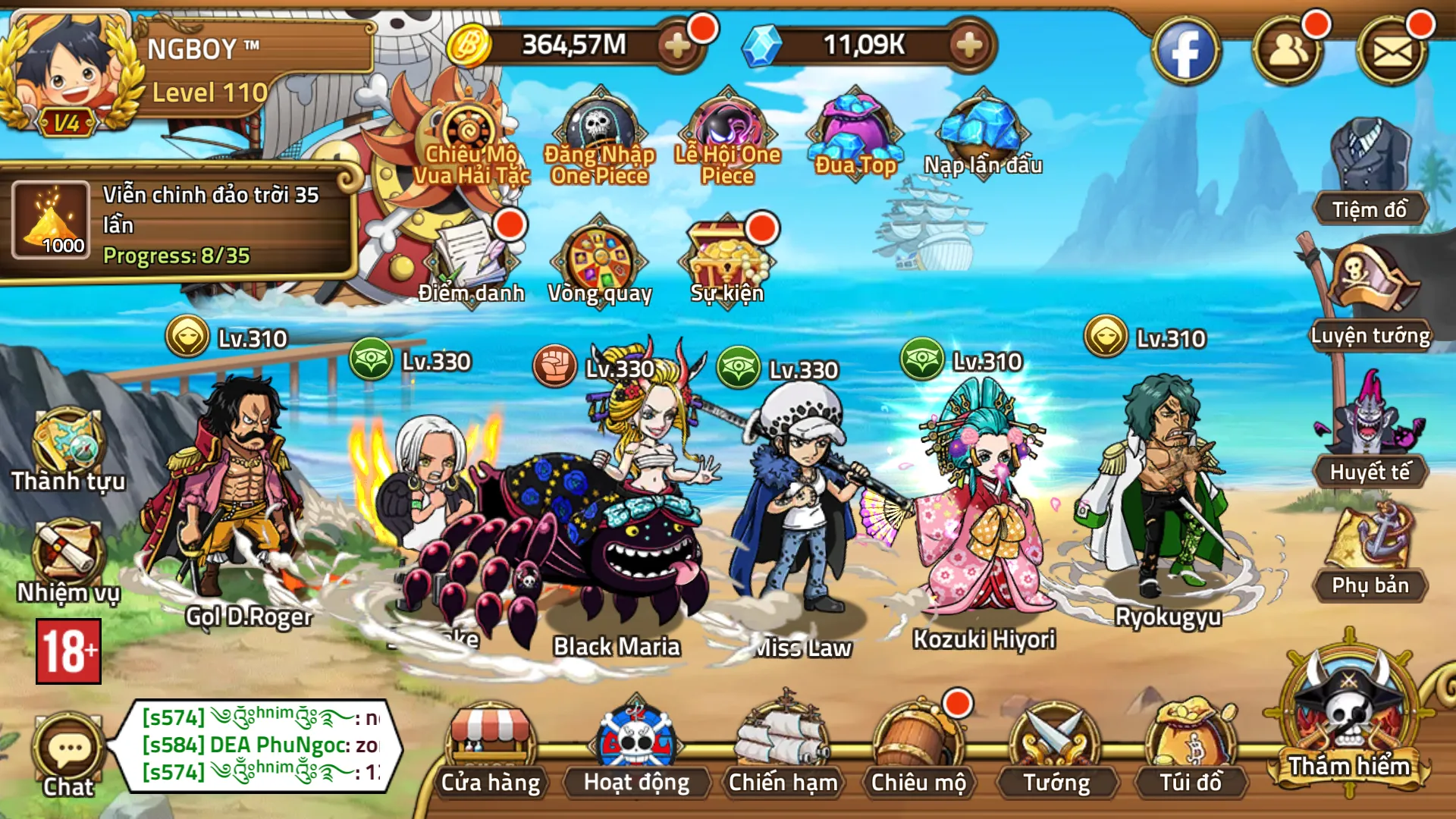Open the Tướng heroes menu
The image size is (1456, 819).
[x=1056, y=751]
